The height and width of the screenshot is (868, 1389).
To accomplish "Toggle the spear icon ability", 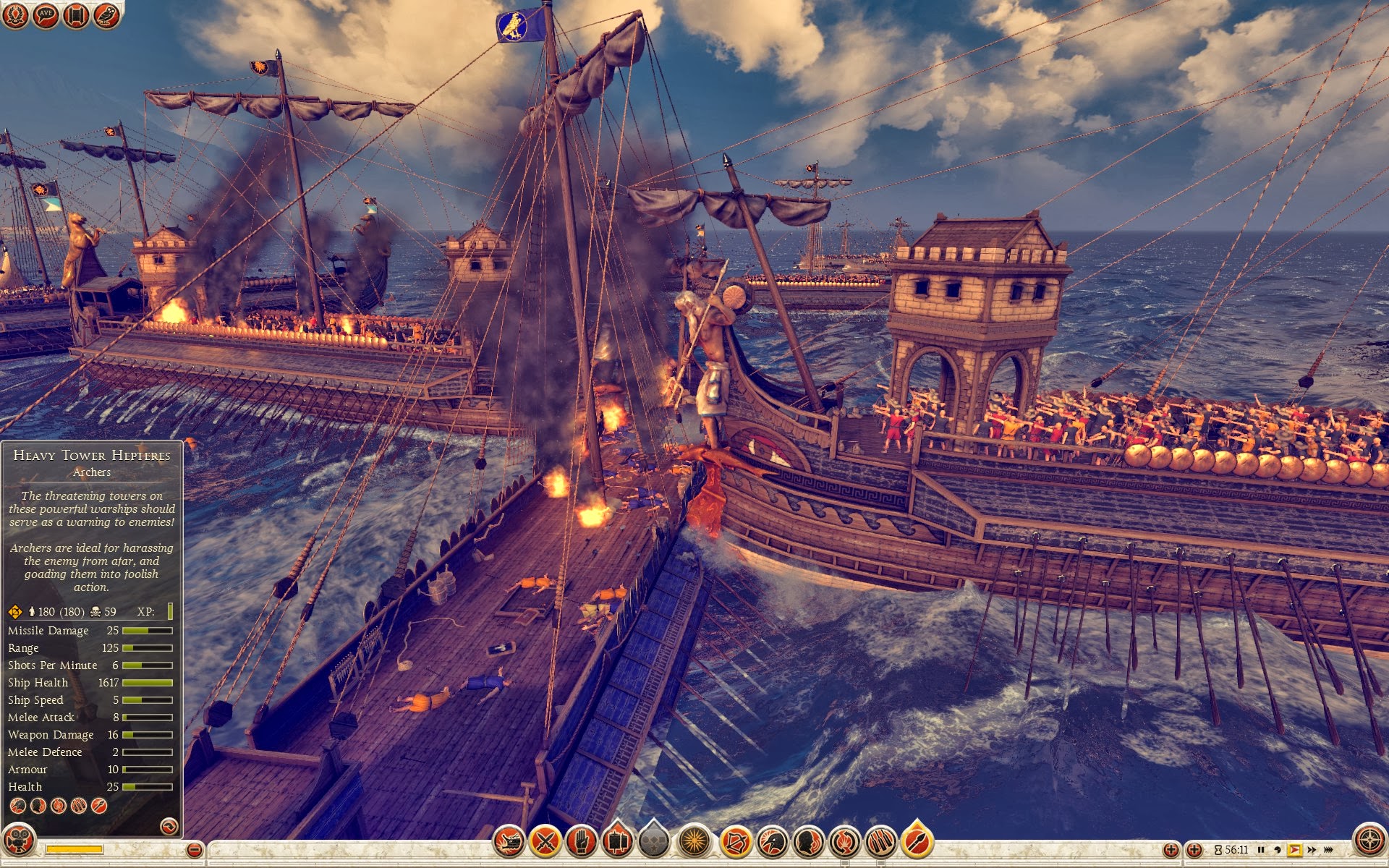I will 917,841.
